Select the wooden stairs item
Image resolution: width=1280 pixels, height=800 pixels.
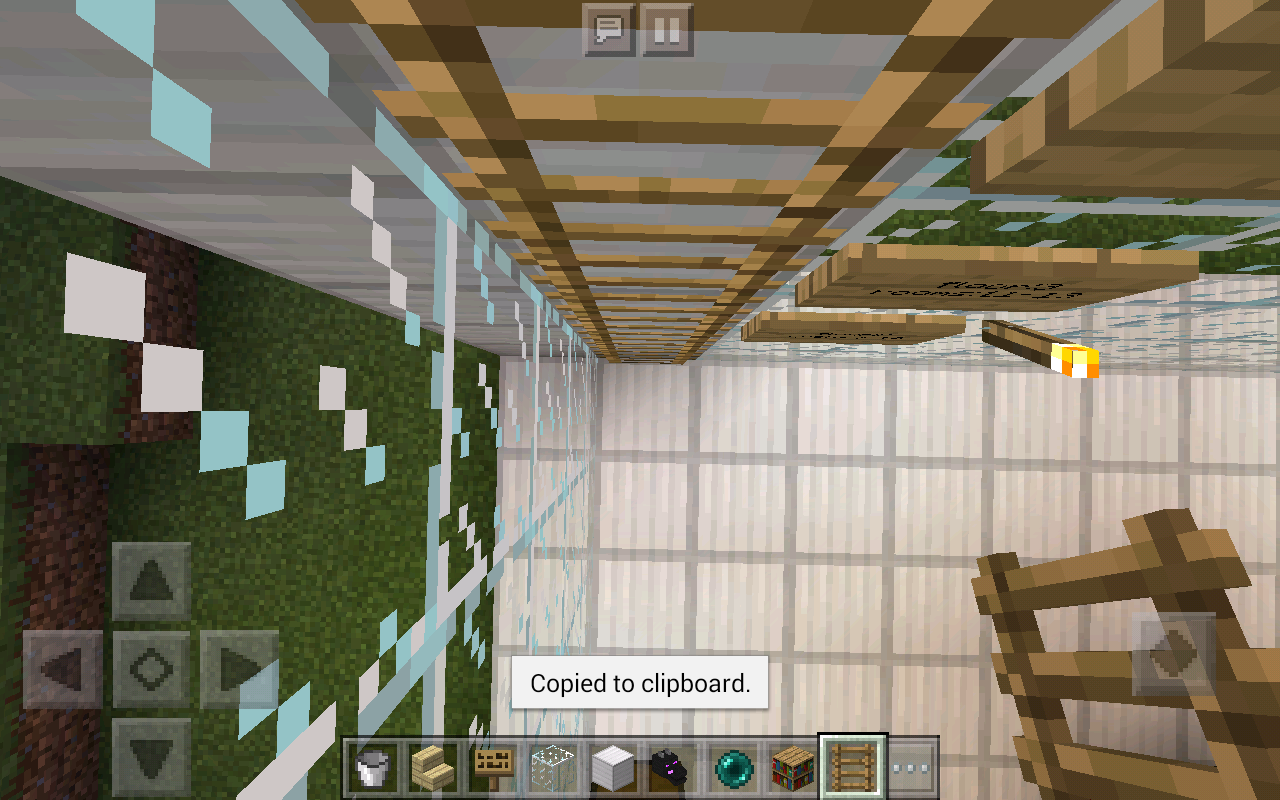[x=432, y=767]
